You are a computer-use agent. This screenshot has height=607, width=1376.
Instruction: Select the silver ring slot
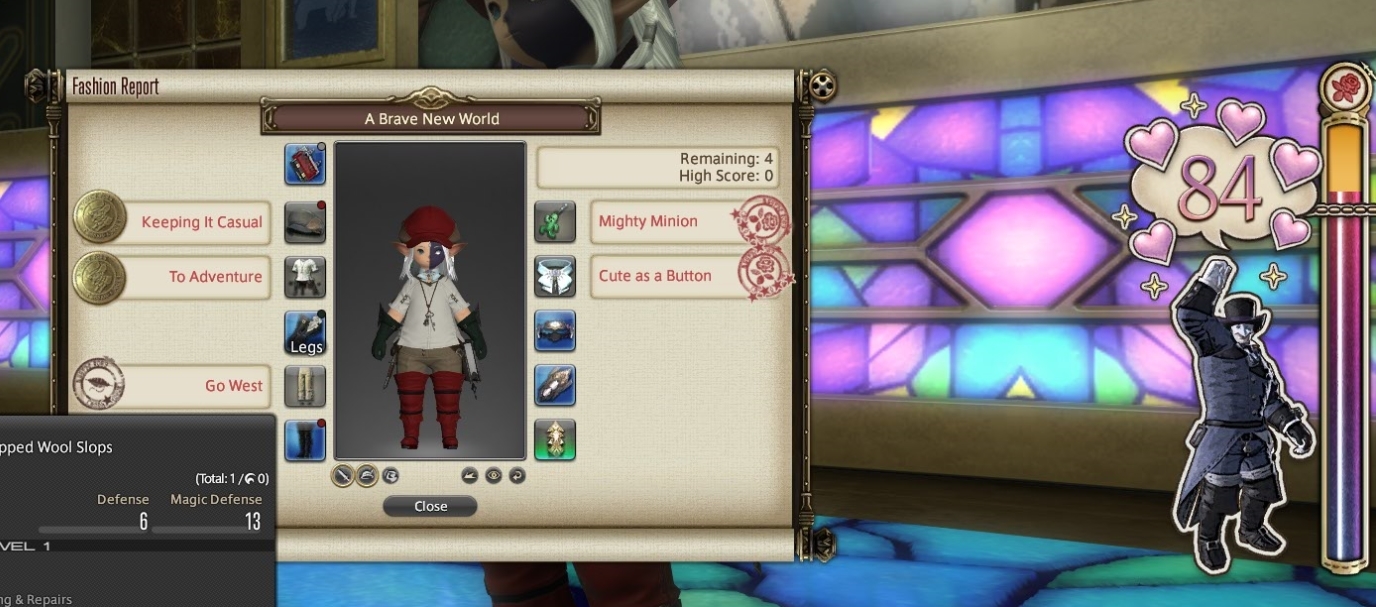coord(555,386)
